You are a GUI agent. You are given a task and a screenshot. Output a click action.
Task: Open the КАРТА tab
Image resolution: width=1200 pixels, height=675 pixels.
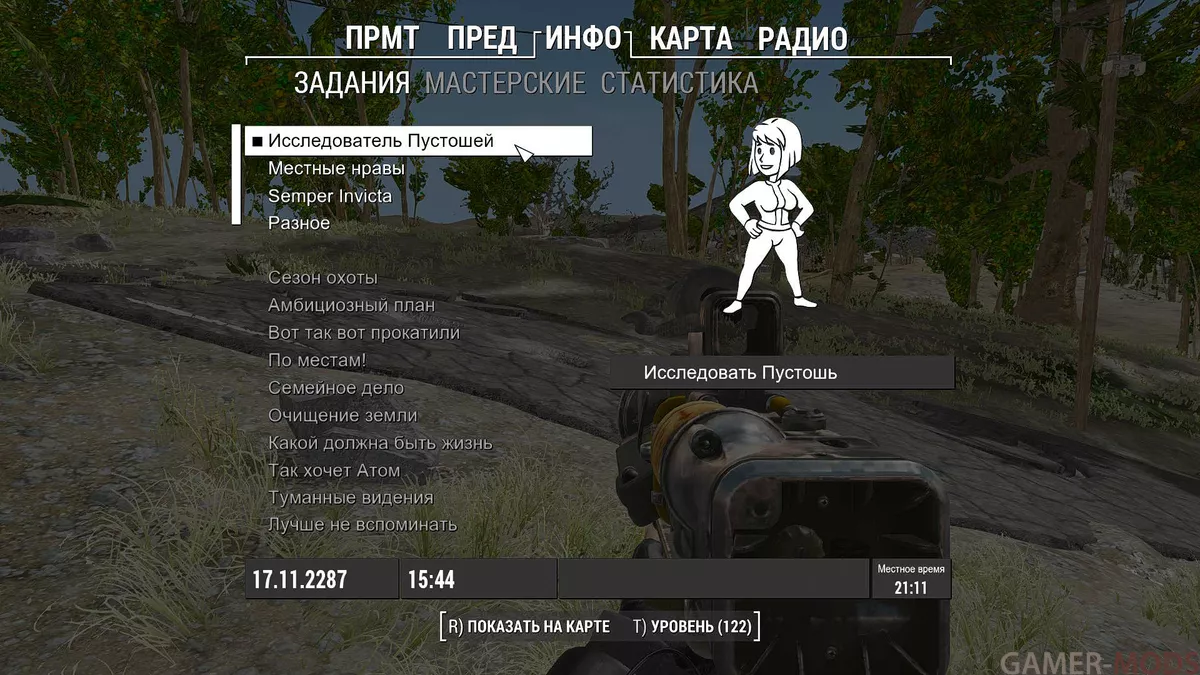(x=690, y=39)
